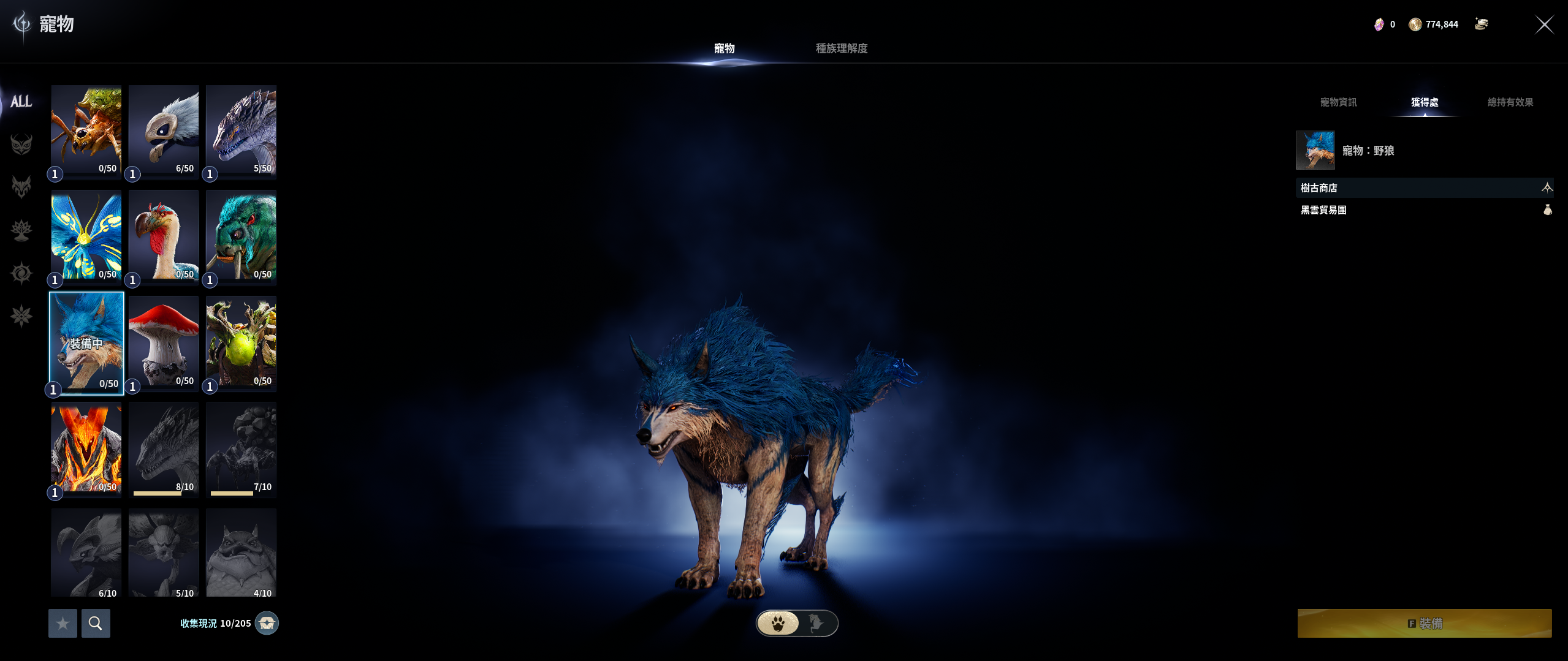Switch to the 種族理解度 tab
Screen dimensions: 1568x661
(x=841, y=48)
